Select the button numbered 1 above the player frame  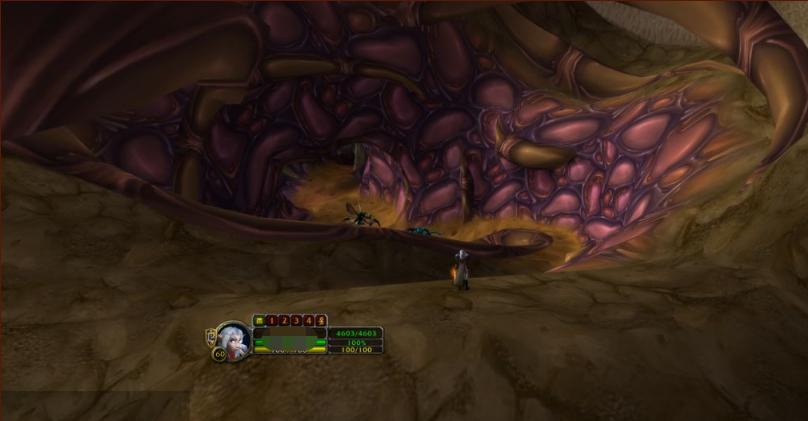point(271,320)
